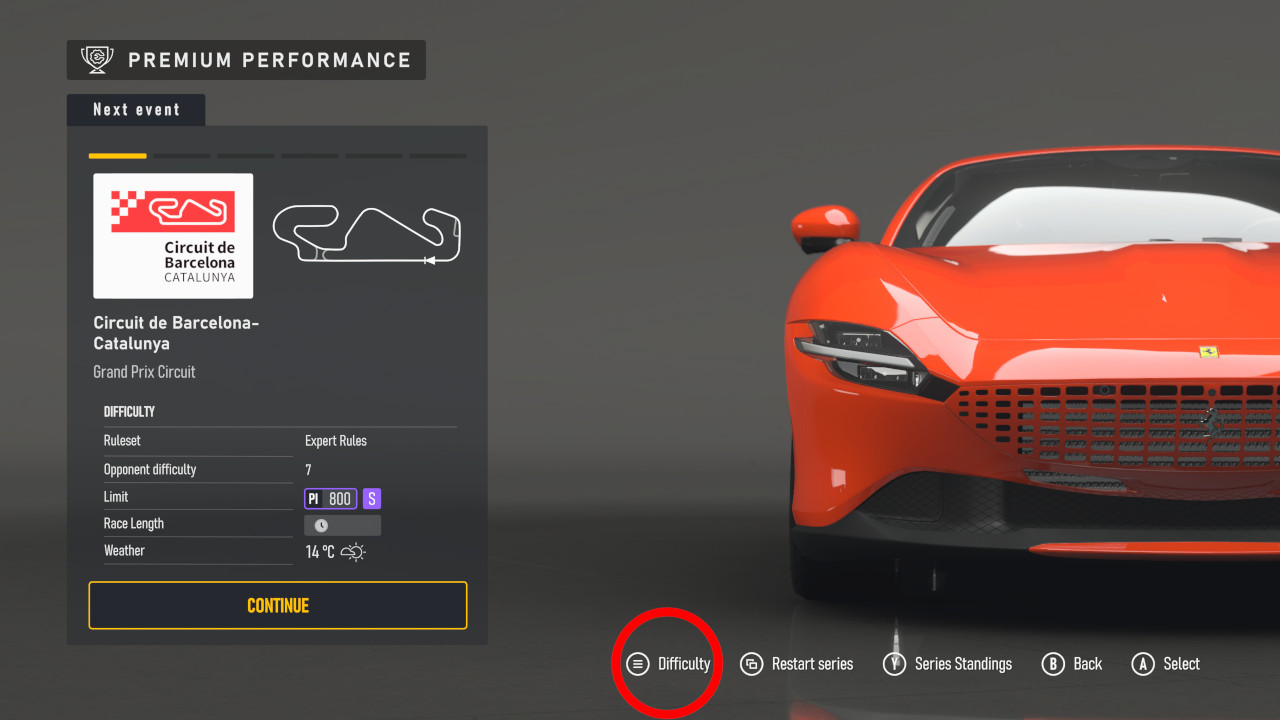Open Difficulty settings via the menu icon
Screen dimensions: 1280x720
[638, 663]
